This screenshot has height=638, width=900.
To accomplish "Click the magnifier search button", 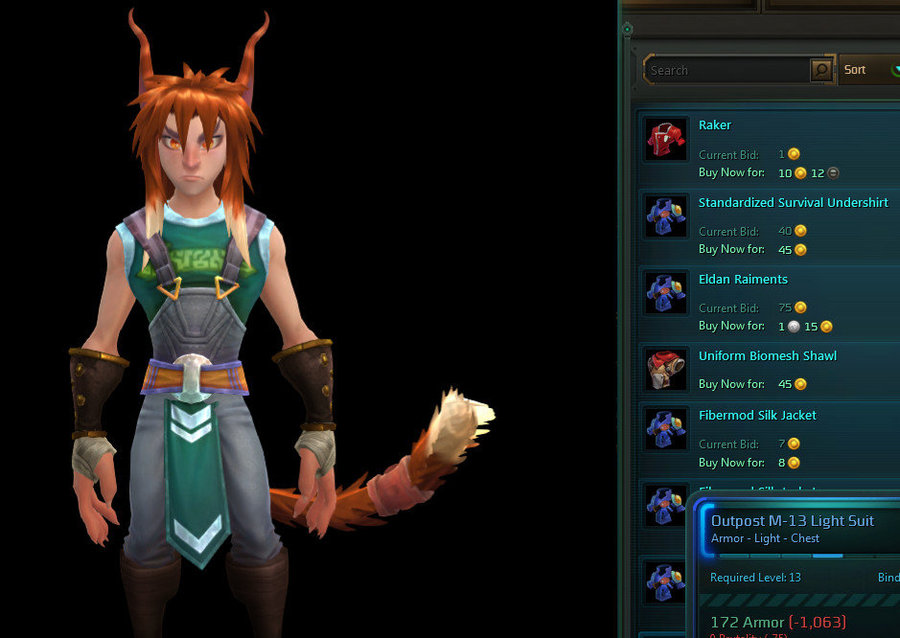I will 821,70.
